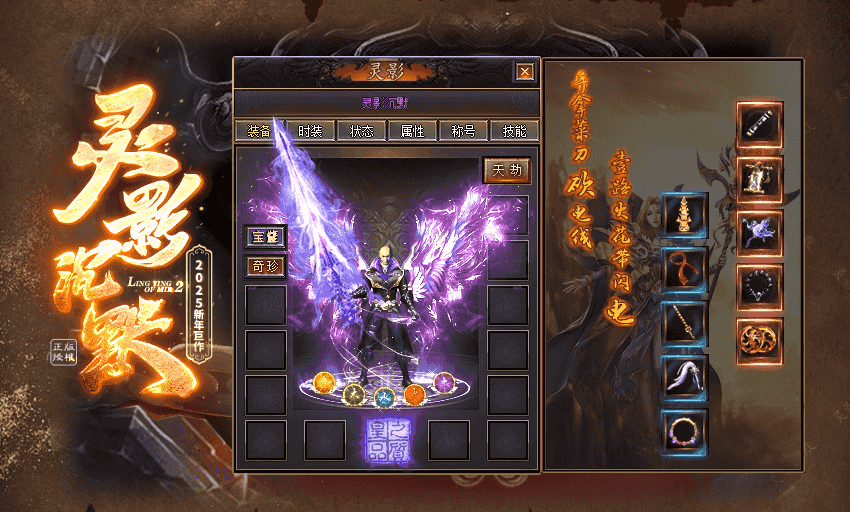Select the purple-gold ring item icon
The height and width of the screenshot is (512, 850).
pos(685,432)
